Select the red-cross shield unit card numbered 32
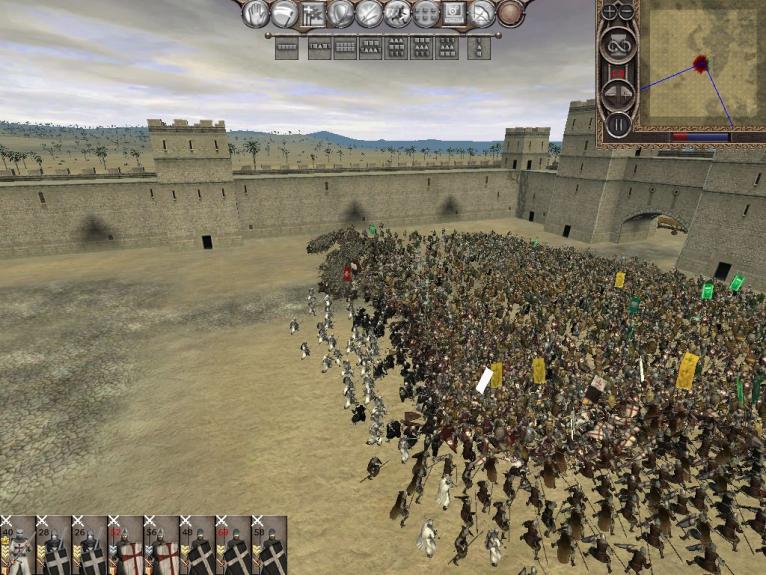This screenshot has width=766, height=575. click(x=126, y=546)
